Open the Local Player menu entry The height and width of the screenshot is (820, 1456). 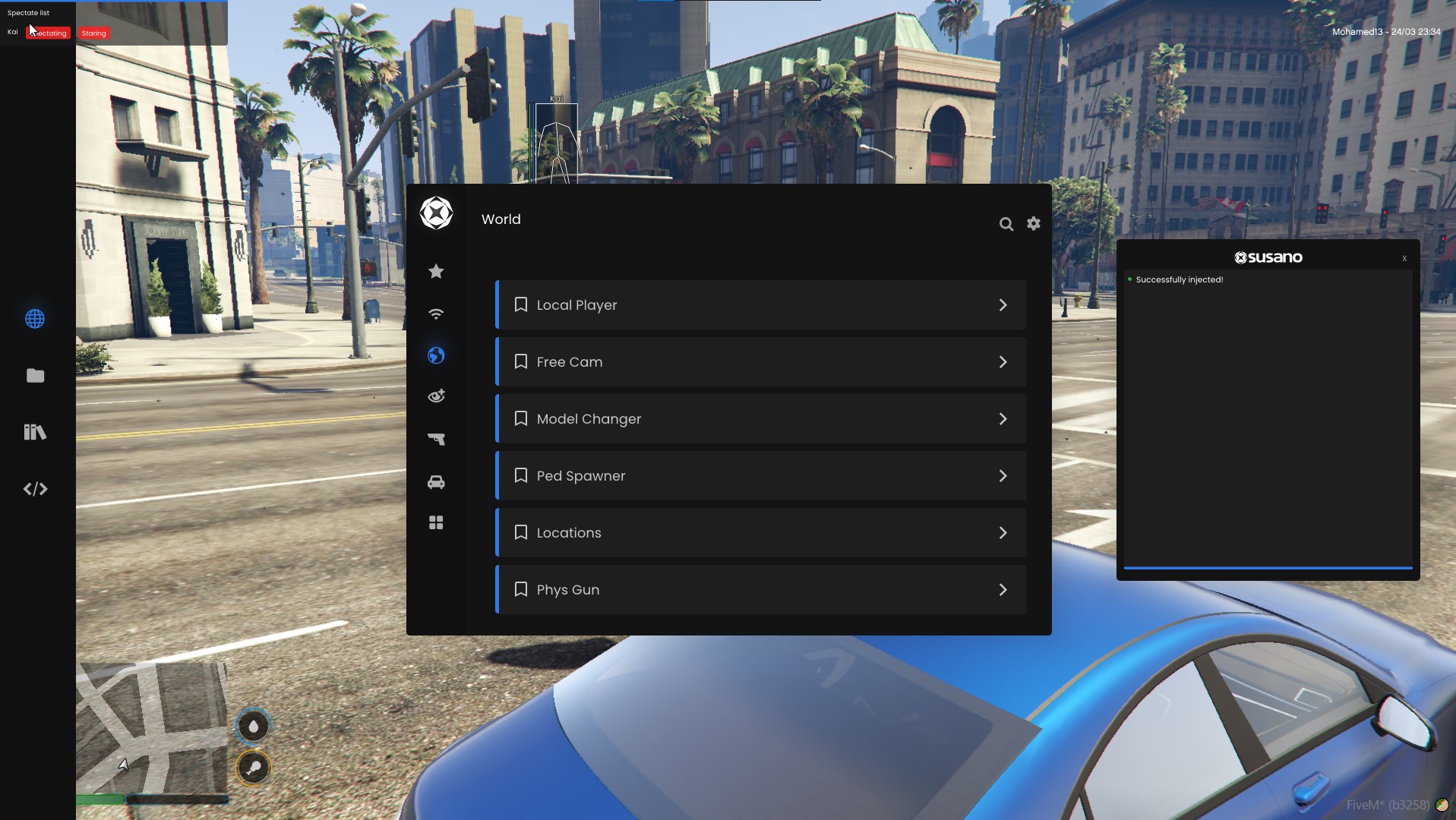[x=760, y=305]
